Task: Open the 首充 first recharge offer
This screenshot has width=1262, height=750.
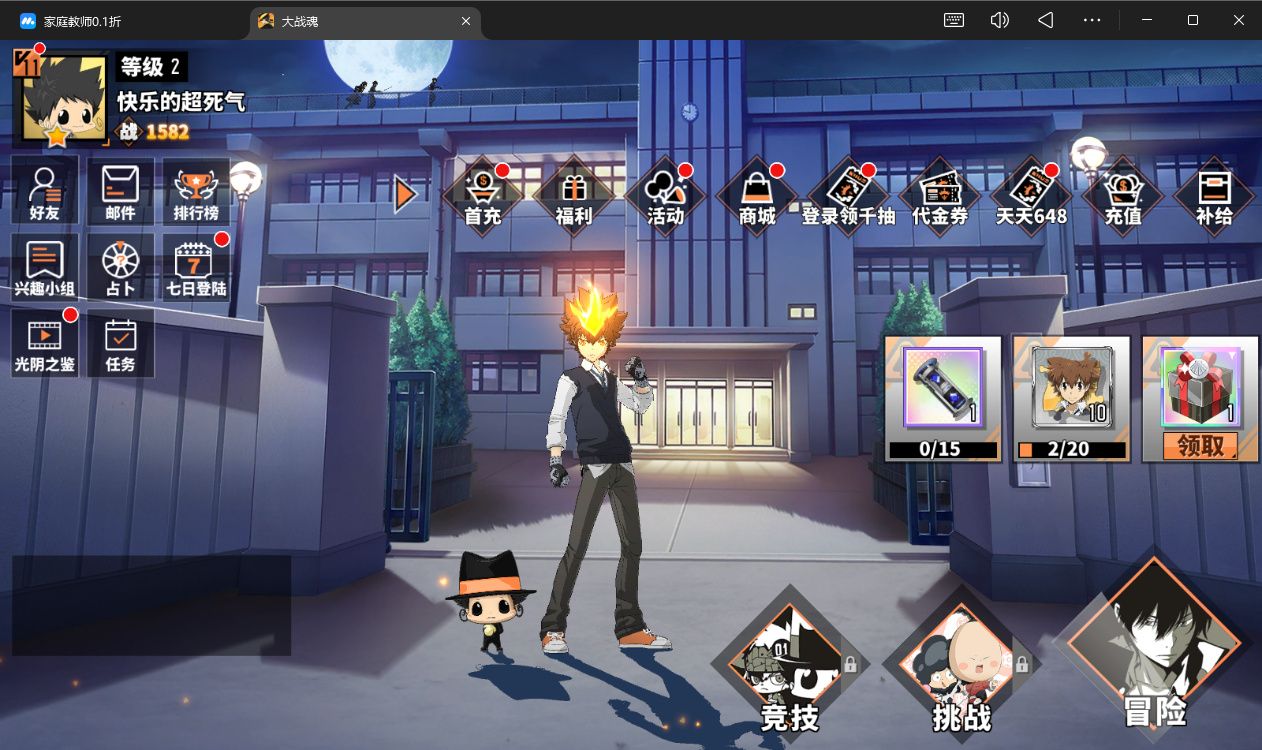Action: (483, 195)
